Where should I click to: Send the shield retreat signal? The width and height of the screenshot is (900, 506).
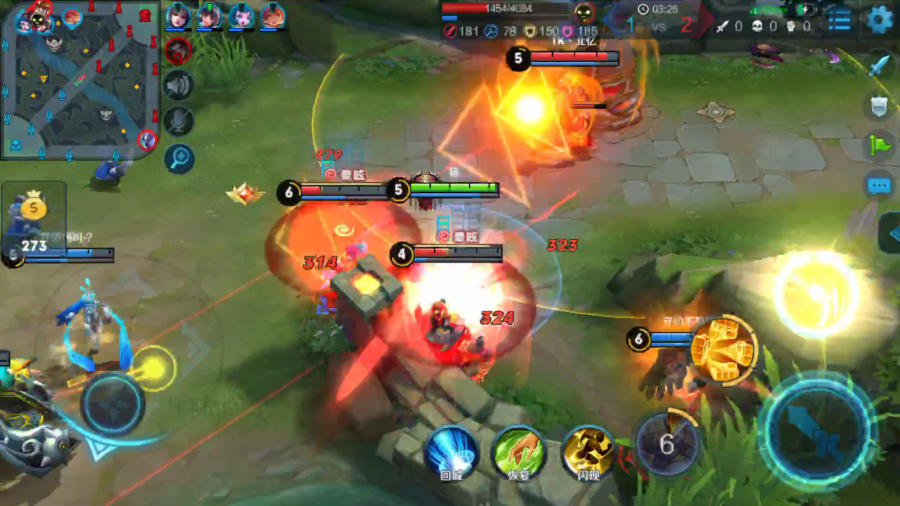(x=879, y=106)
